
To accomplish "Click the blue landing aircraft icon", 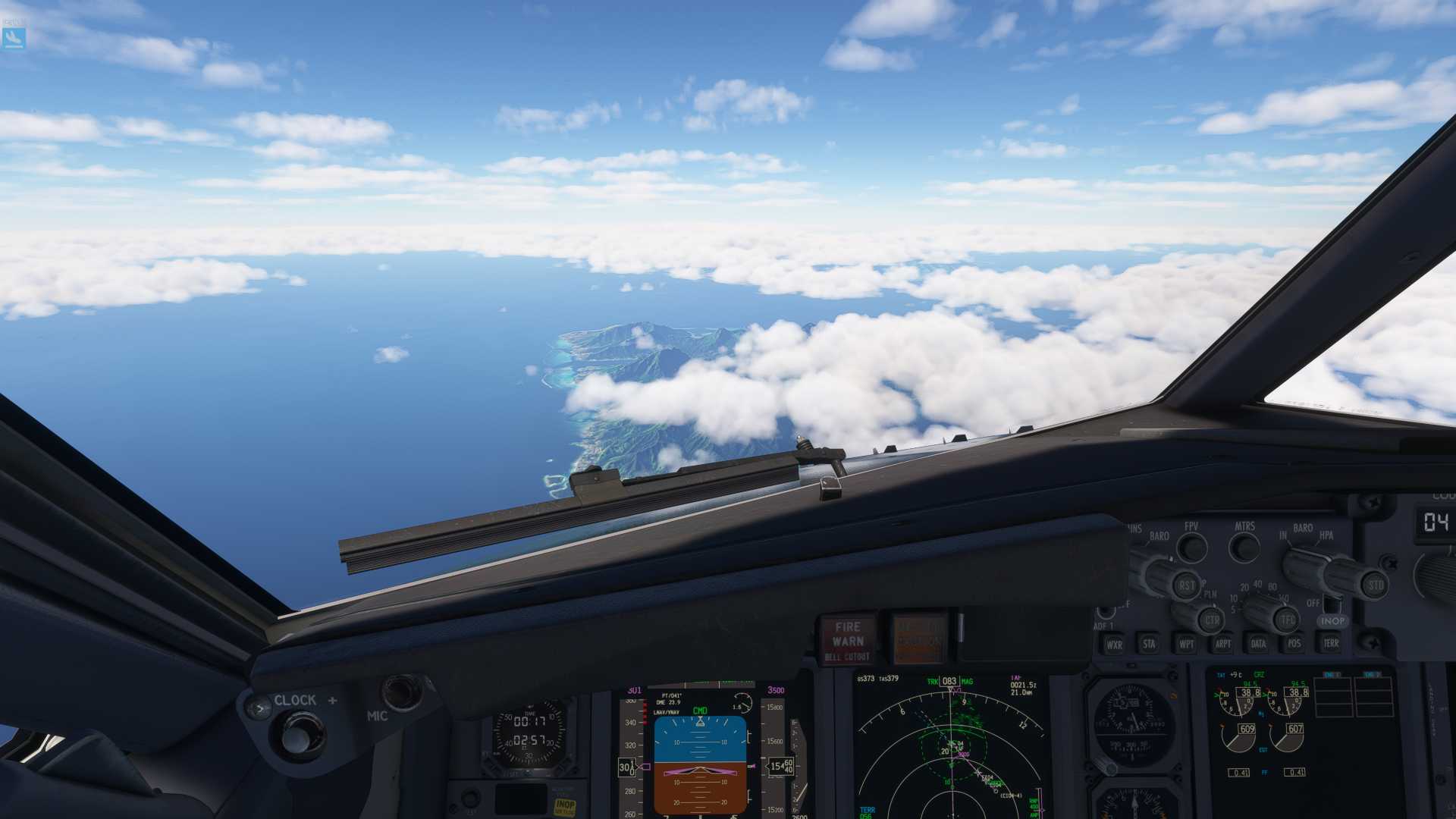I will 14,37.
